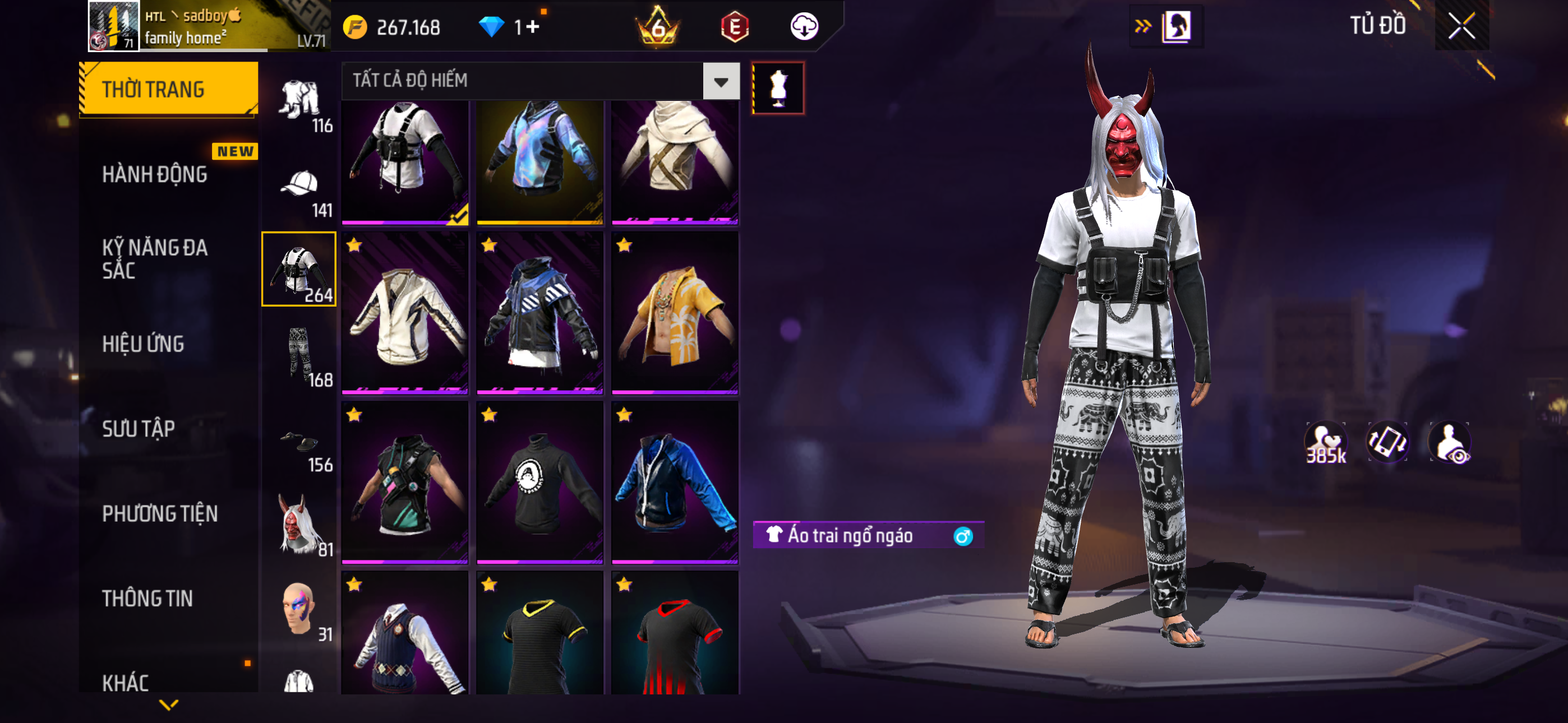Select the blue and navy jacket
Image resolution: width=1568 pixels, height=723 pixels.
coord(675,482)
